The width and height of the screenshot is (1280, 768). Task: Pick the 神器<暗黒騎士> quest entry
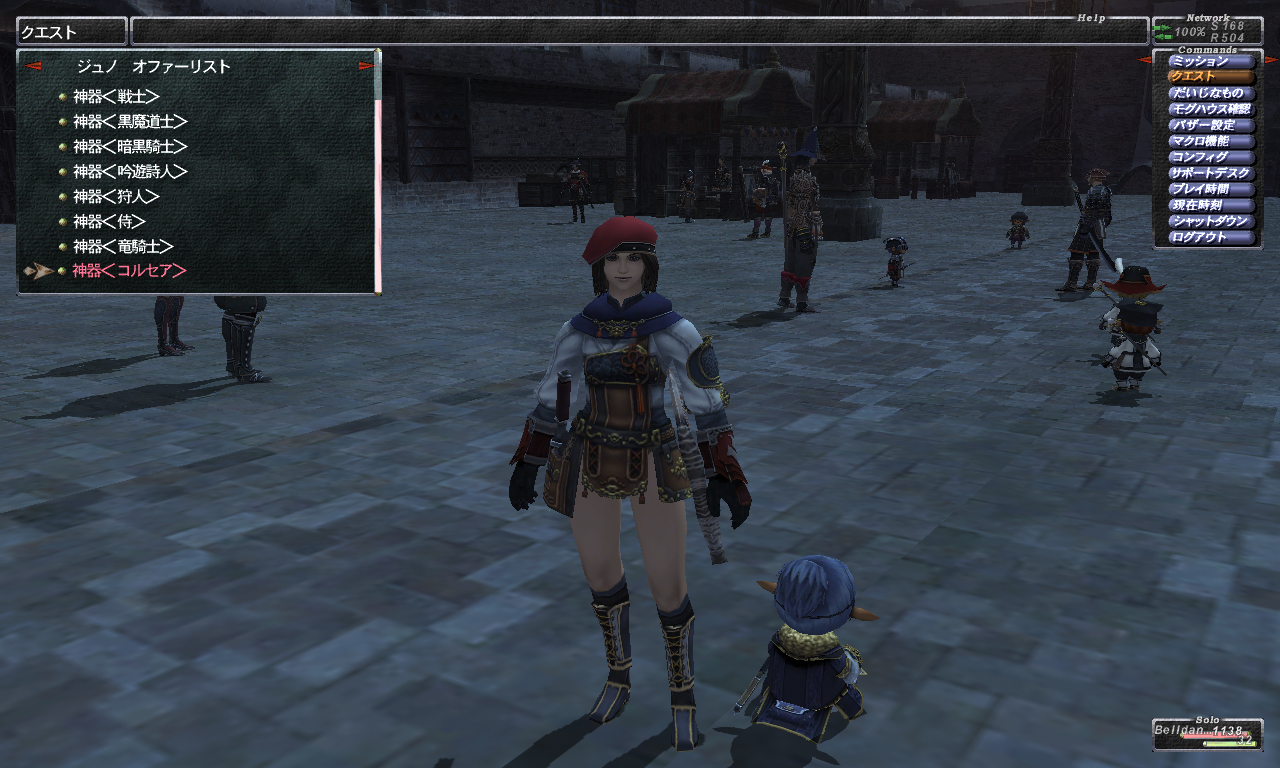[130, 147]
